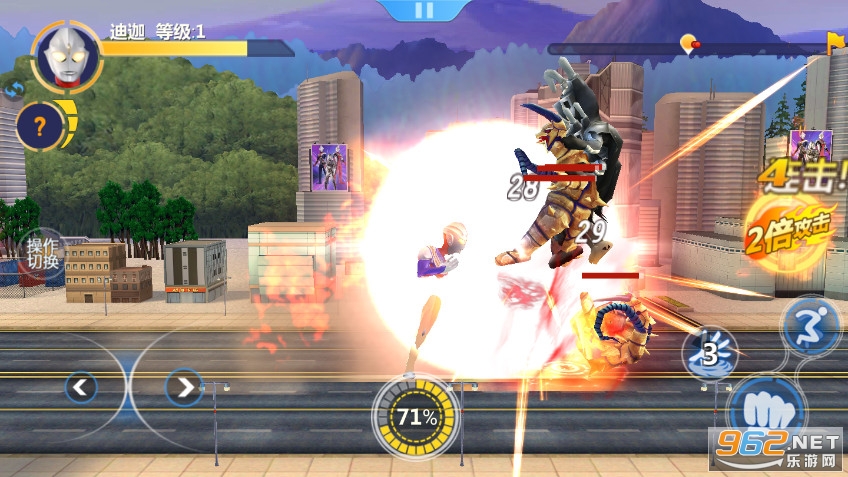Pause the game with the top button
The image size is (848, 477).
[x=424, y=10]
